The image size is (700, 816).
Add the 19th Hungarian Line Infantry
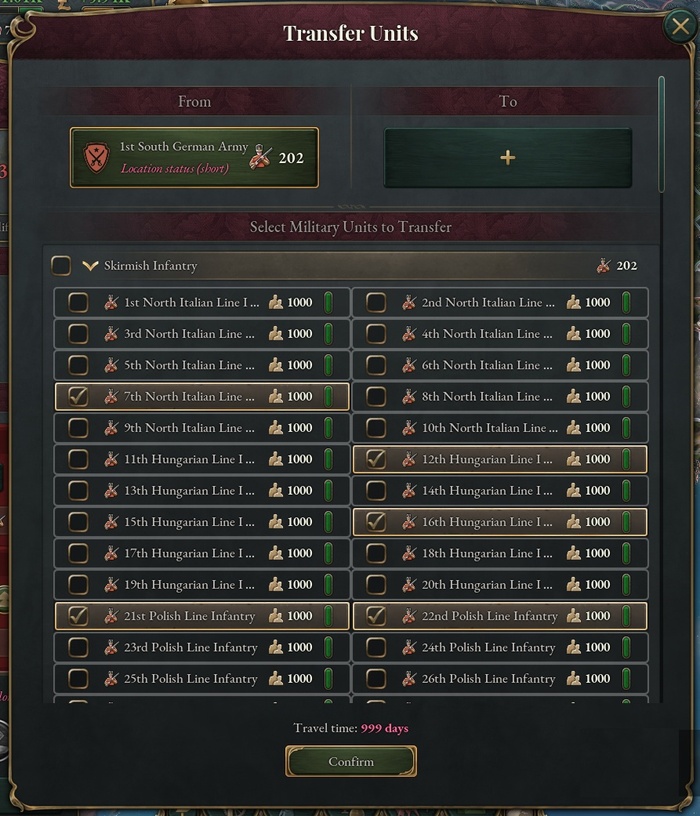[x=77, y=585]
